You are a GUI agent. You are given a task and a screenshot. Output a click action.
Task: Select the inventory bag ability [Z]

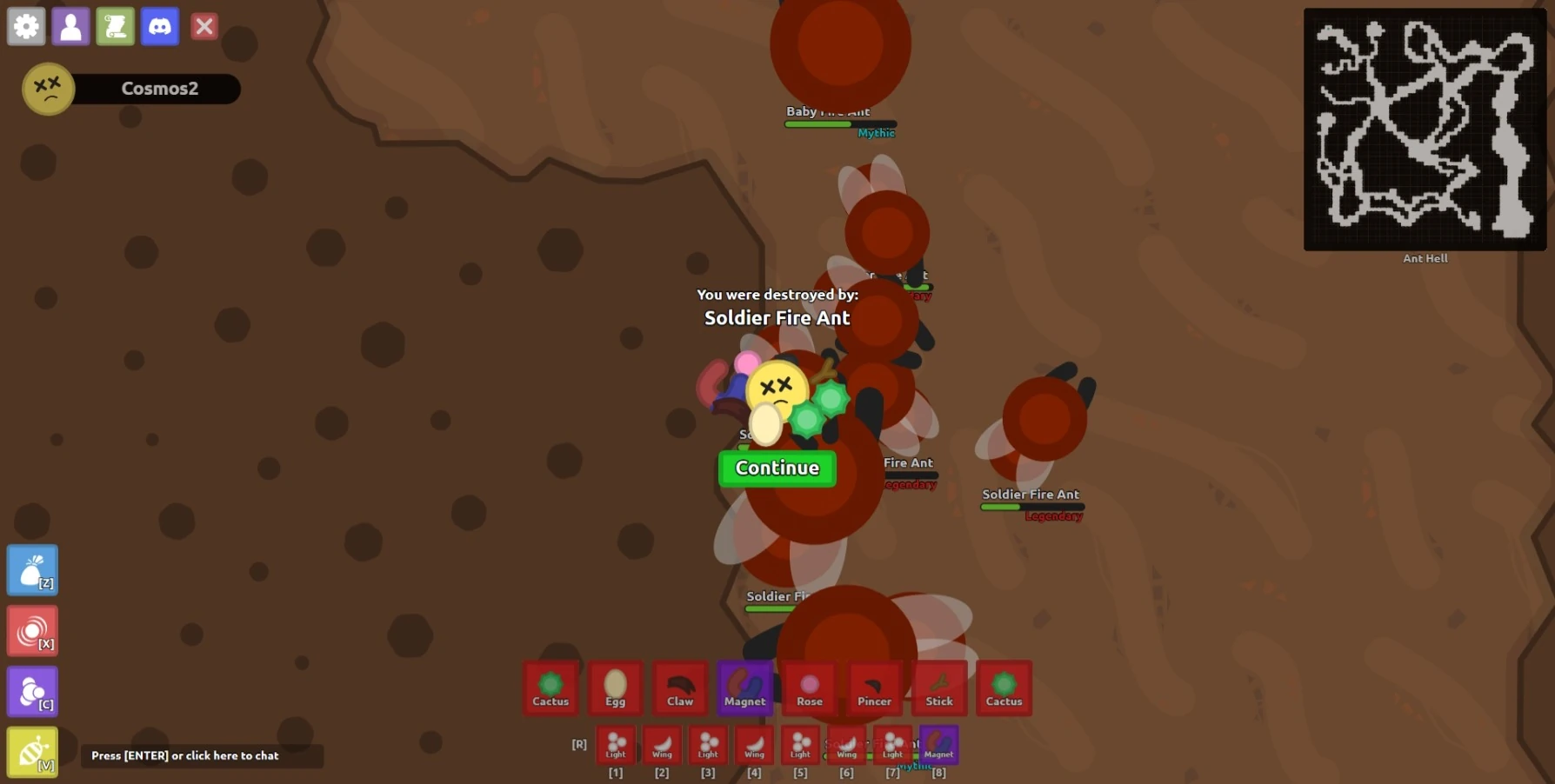[31, 570]
